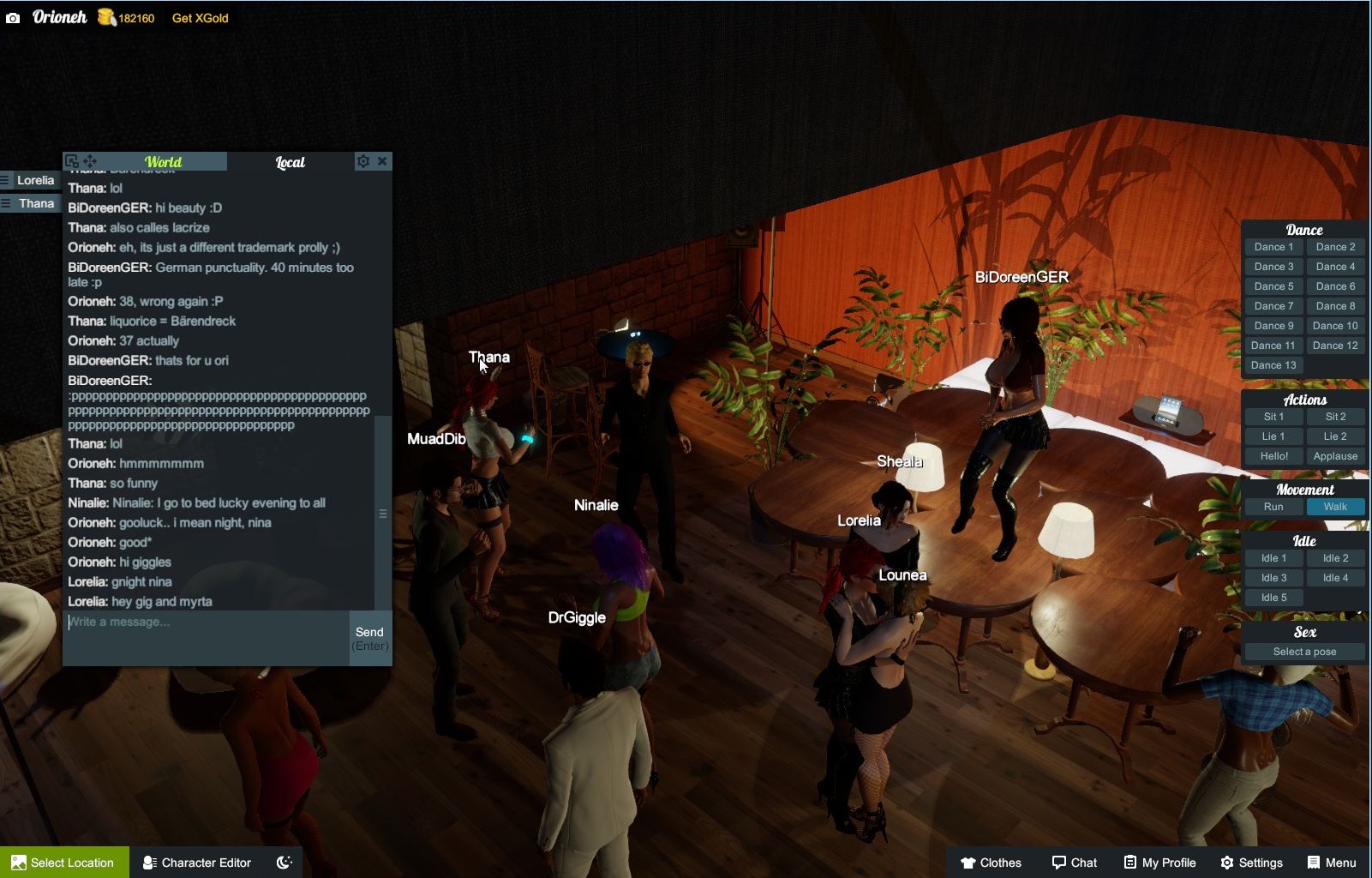Enable Run movement mode
The height and width of the screenshot is (878, 1372).
[x=1273, y=507]
